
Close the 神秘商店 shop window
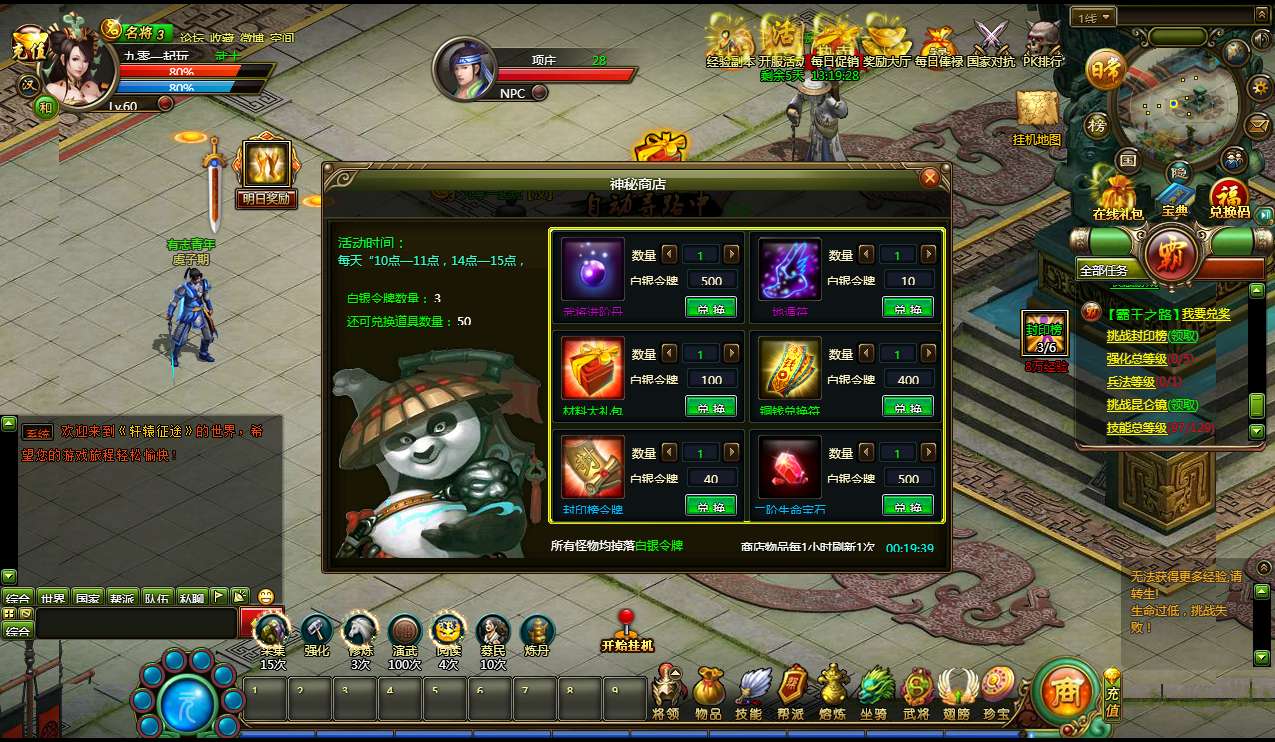(x=930, y=178)
